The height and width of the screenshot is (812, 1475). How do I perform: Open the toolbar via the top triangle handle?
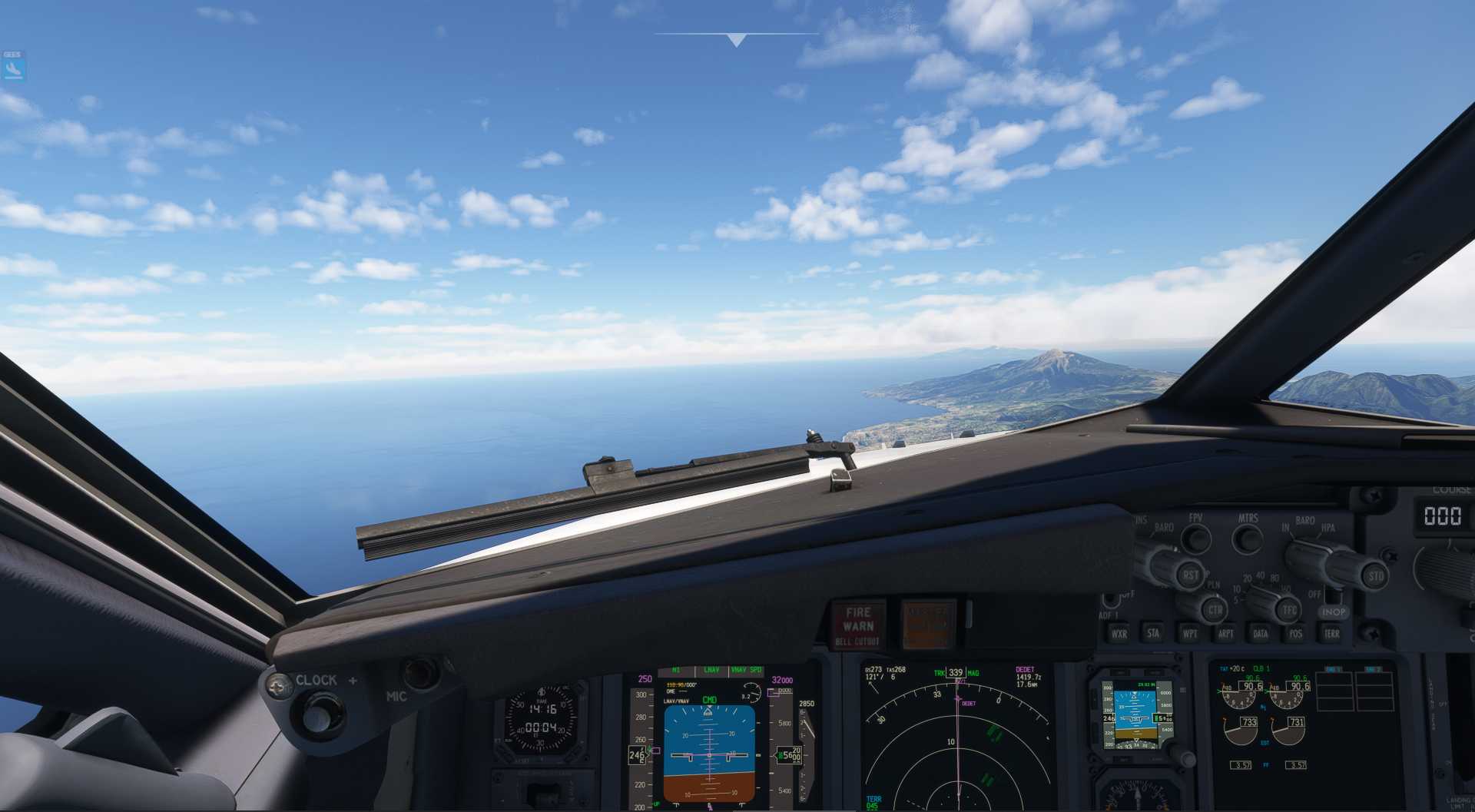[736, 40]
